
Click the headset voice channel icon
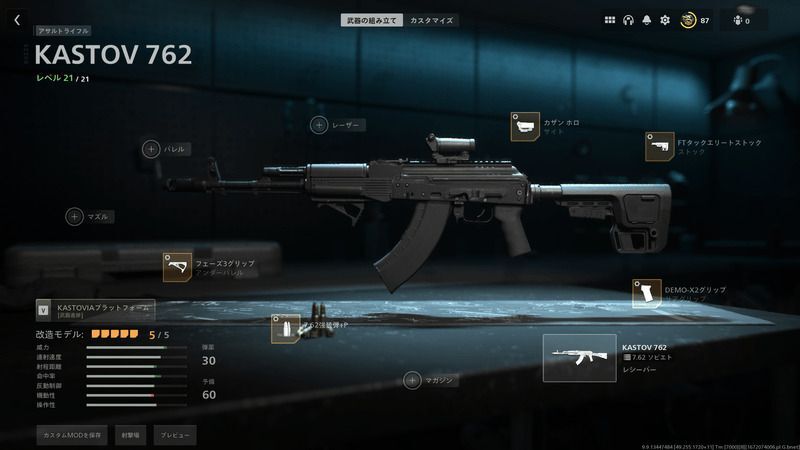click(629, 20)
